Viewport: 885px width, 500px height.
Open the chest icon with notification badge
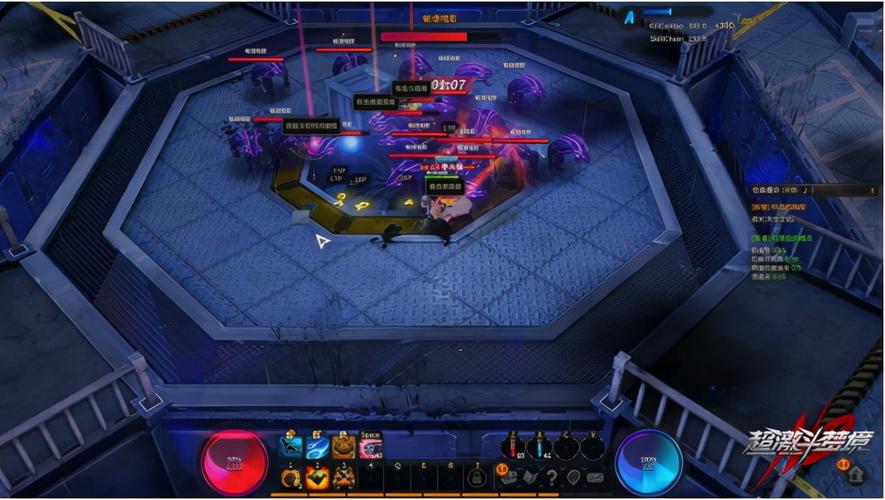[508, 477]
